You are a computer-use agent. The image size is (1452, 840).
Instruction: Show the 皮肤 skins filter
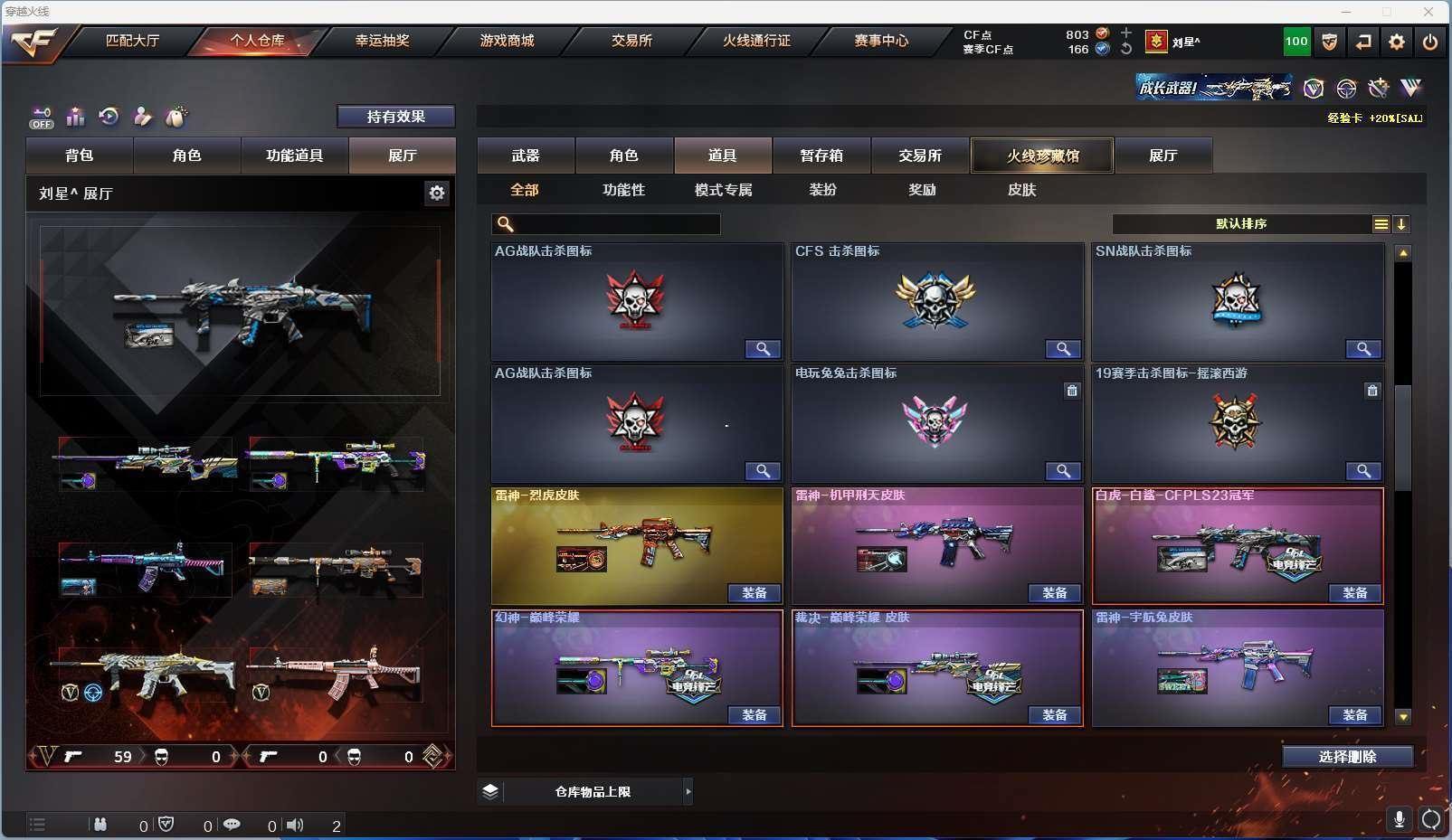pyautogui.click(x=1021, y=190)
